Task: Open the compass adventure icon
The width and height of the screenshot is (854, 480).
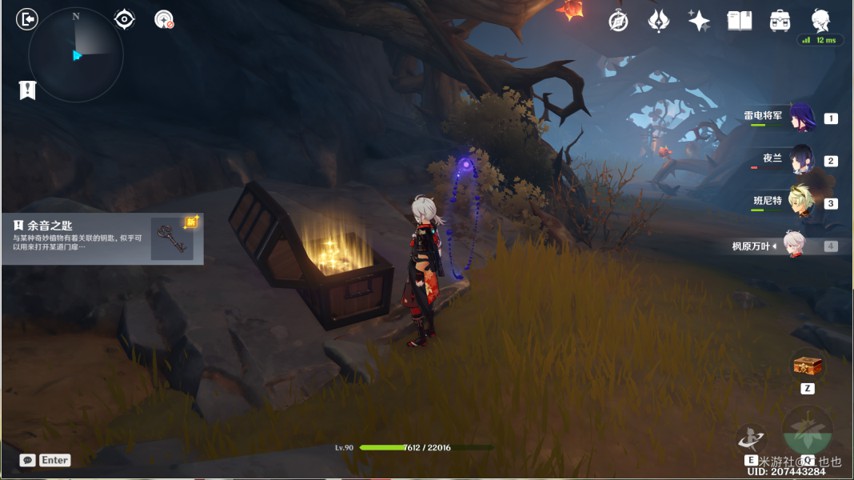Action: click(x=618, y=21)
